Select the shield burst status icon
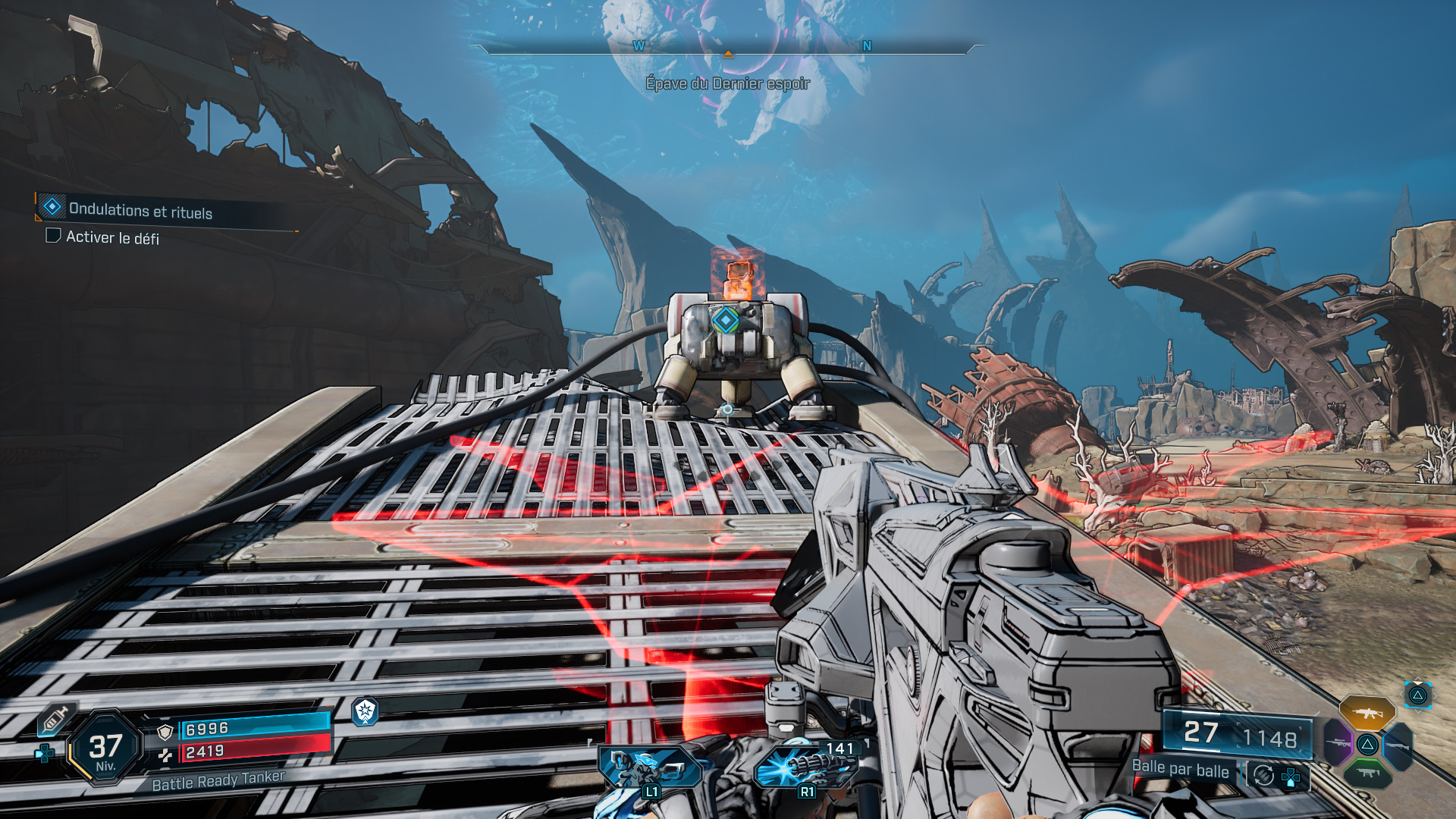This screenshot has width=1456, height=819. 365,711
